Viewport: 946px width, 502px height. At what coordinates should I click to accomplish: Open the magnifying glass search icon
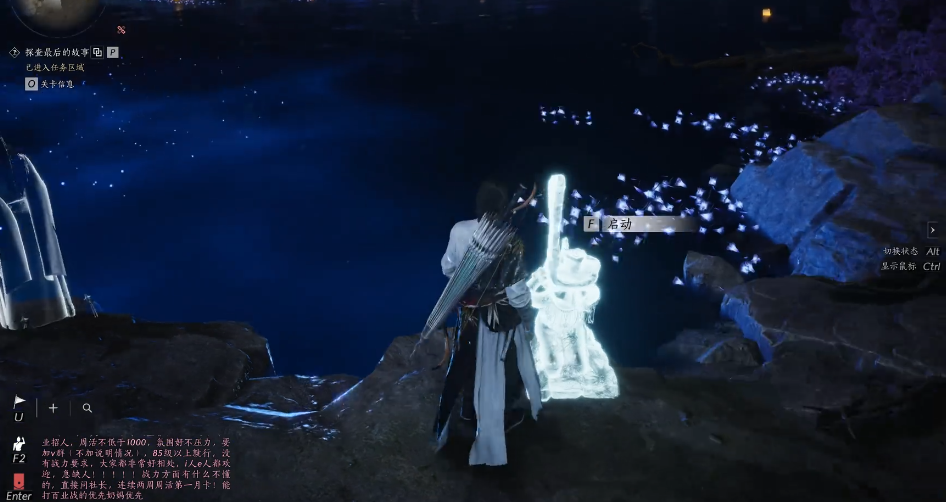pyautogui.click(x=88, y=408)
